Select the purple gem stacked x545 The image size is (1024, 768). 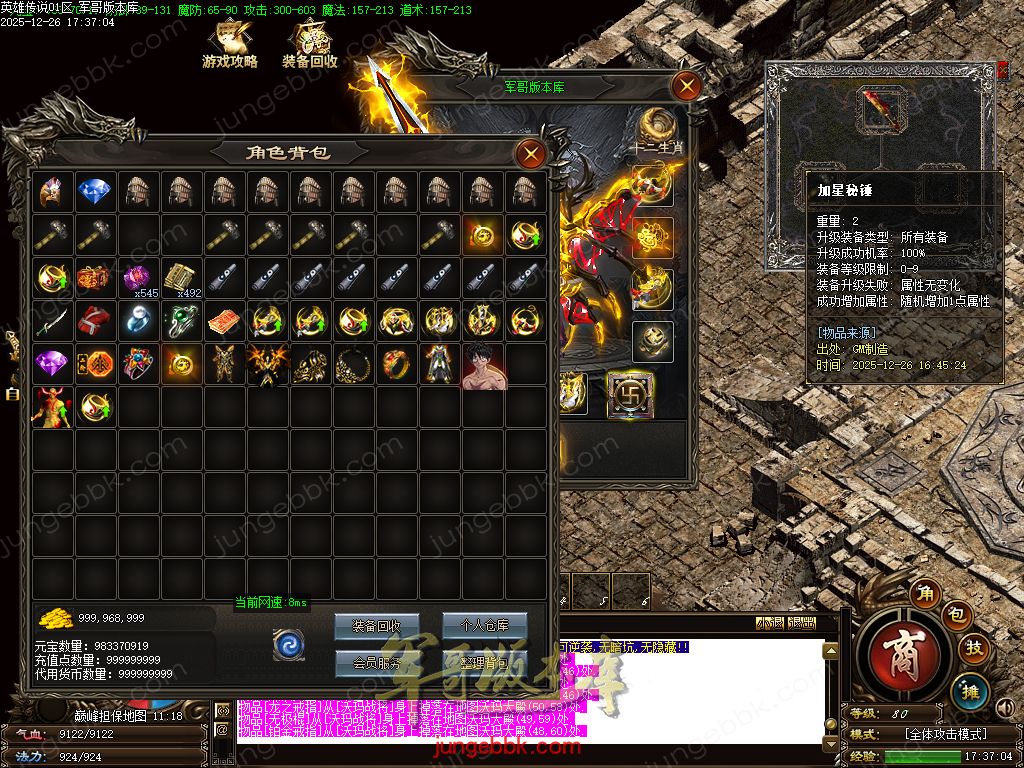pyautogui.click(x=137, y=278)
